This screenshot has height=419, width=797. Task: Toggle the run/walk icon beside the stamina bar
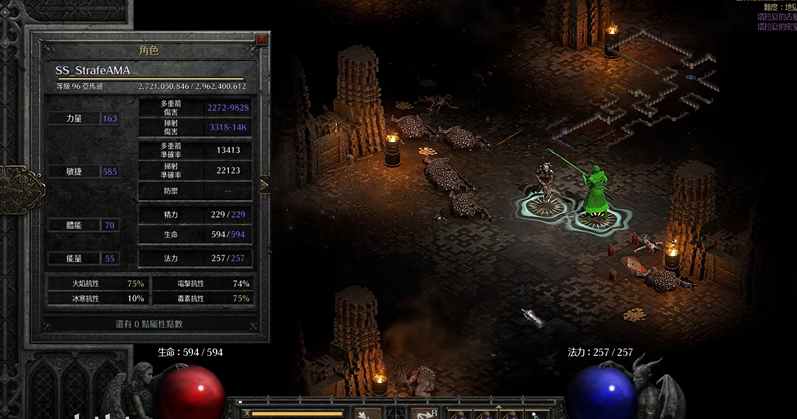tap(243, 412)
